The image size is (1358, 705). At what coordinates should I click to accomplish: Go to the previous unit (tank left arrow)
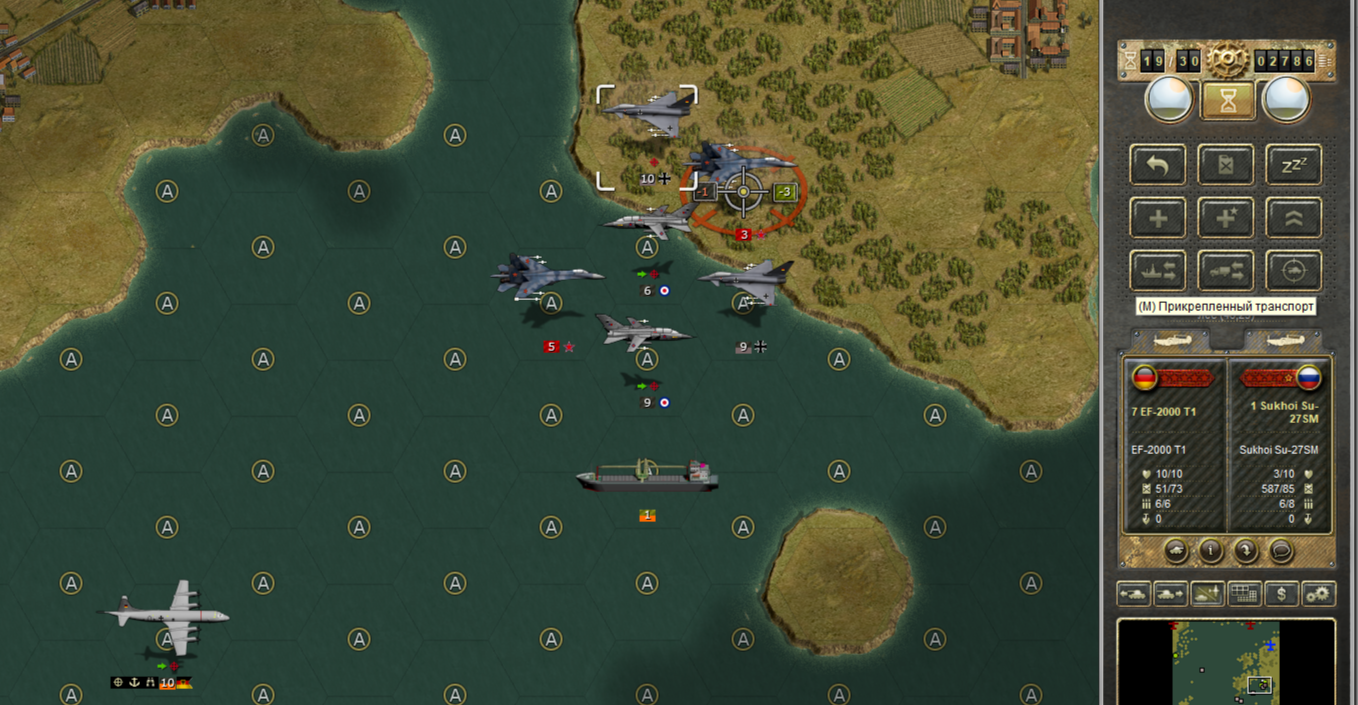click(1134, 594)
